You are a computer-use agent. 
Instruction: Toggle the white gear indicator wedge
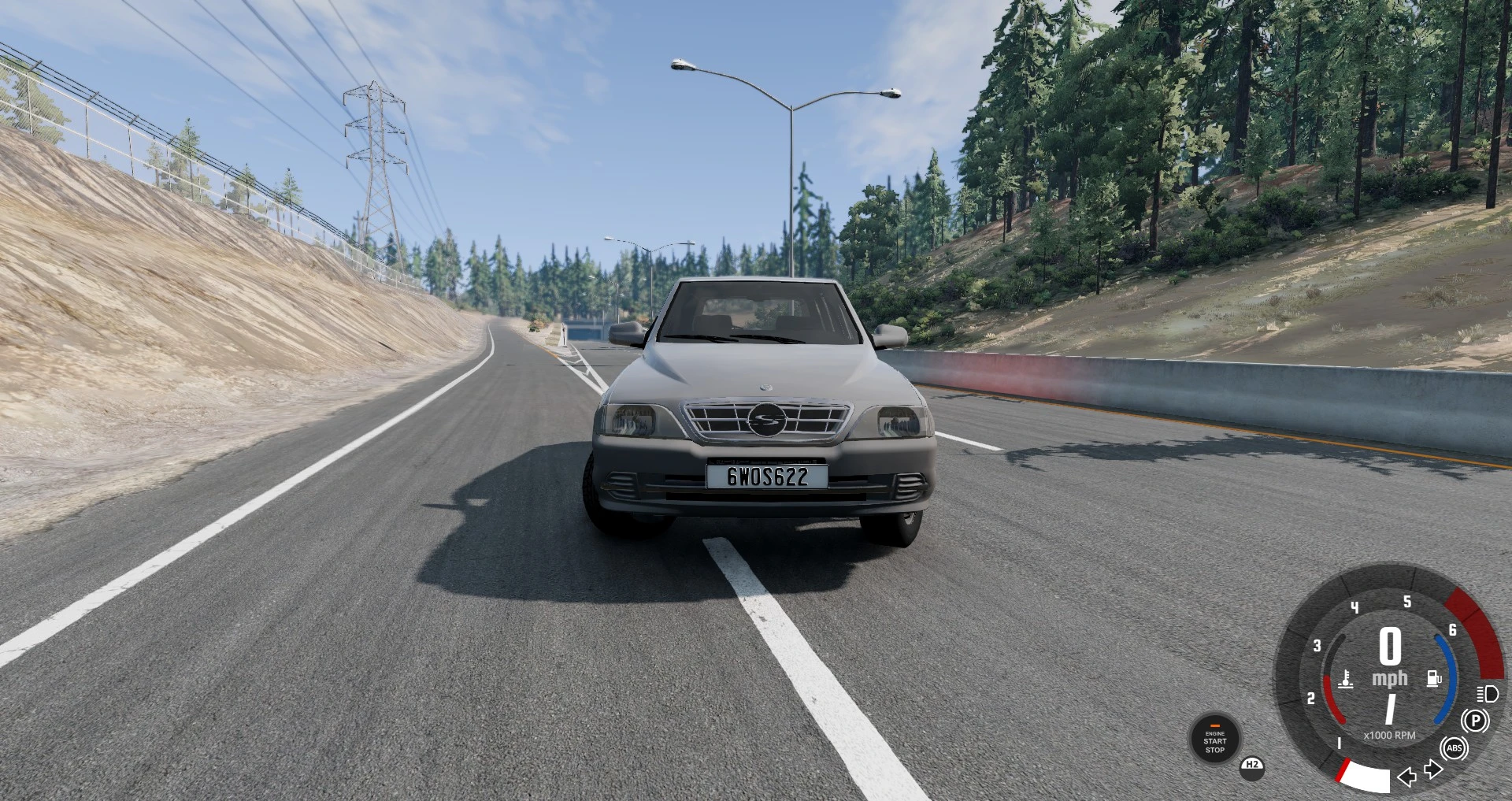1367,776
